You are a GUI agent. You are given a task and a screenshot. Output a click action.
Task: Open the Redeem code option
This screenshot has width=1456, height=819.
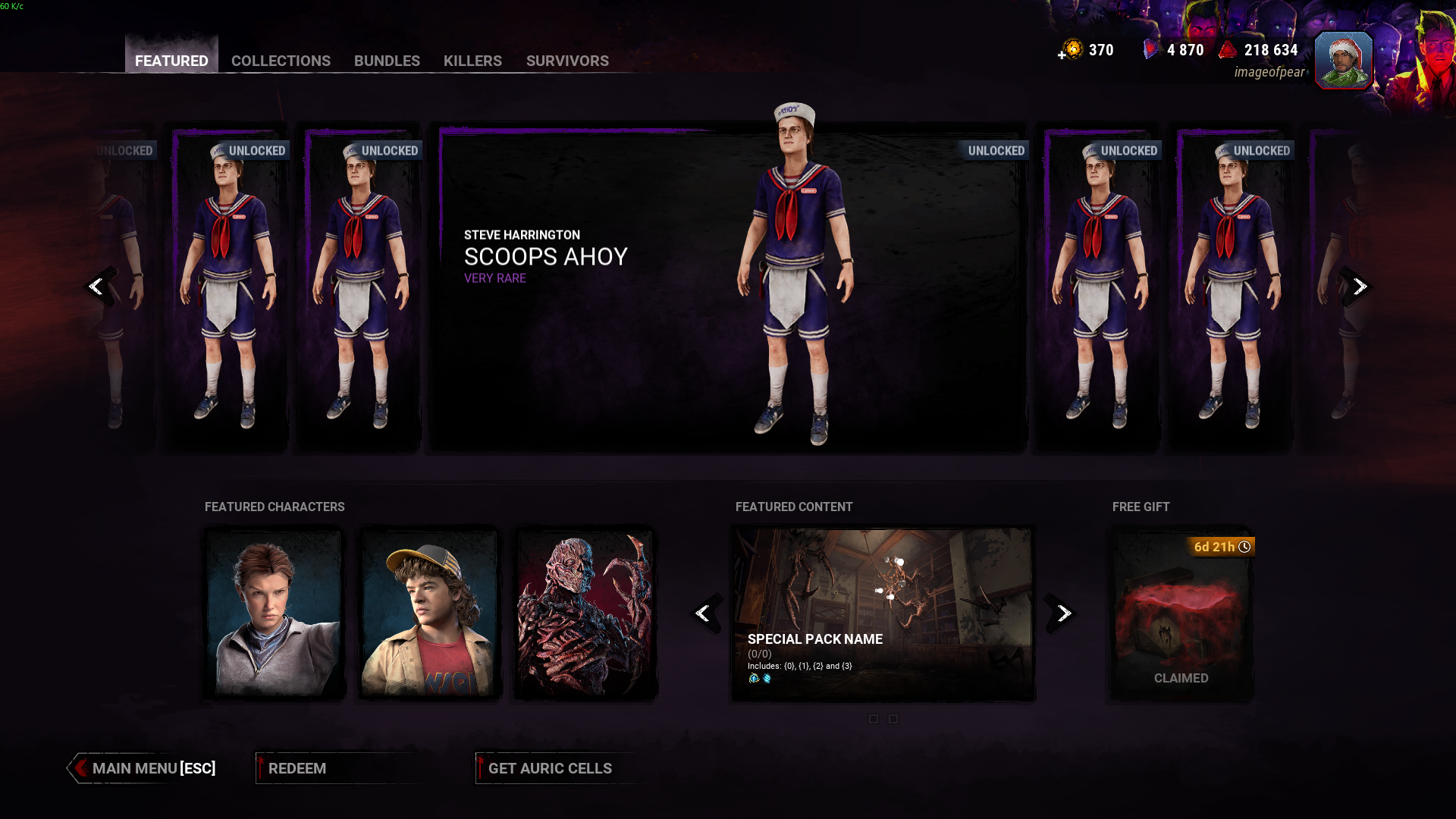297,768
